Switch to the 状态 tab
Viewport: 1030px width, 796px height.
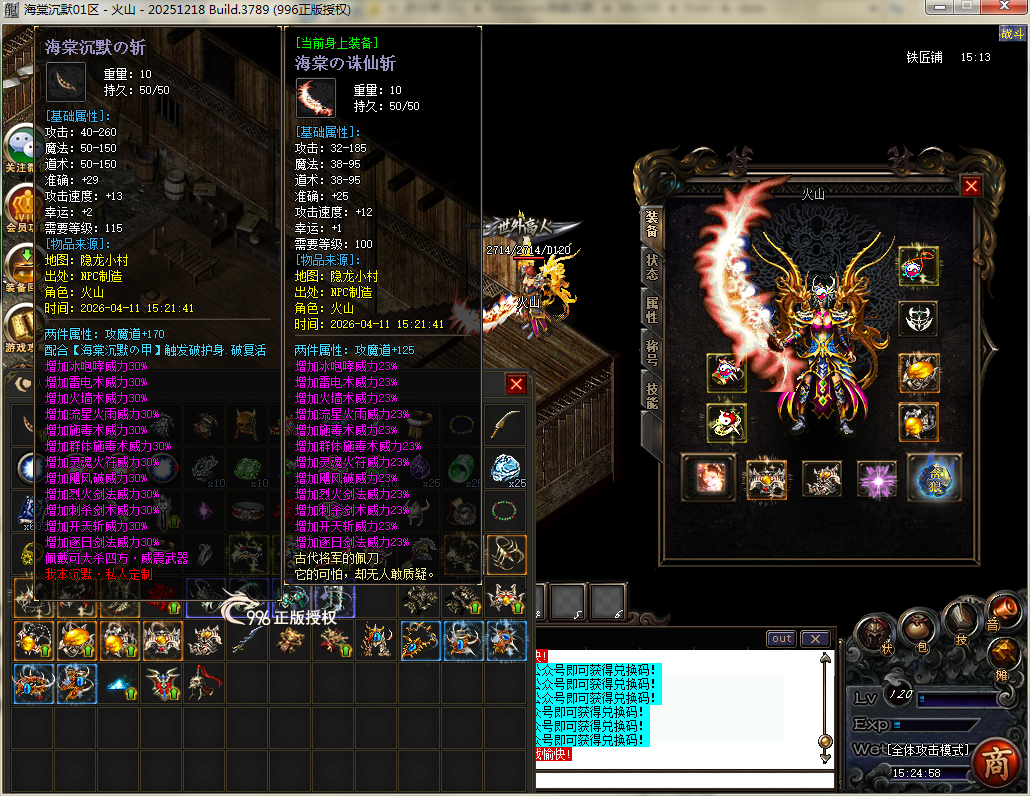(x=651, y=263)
